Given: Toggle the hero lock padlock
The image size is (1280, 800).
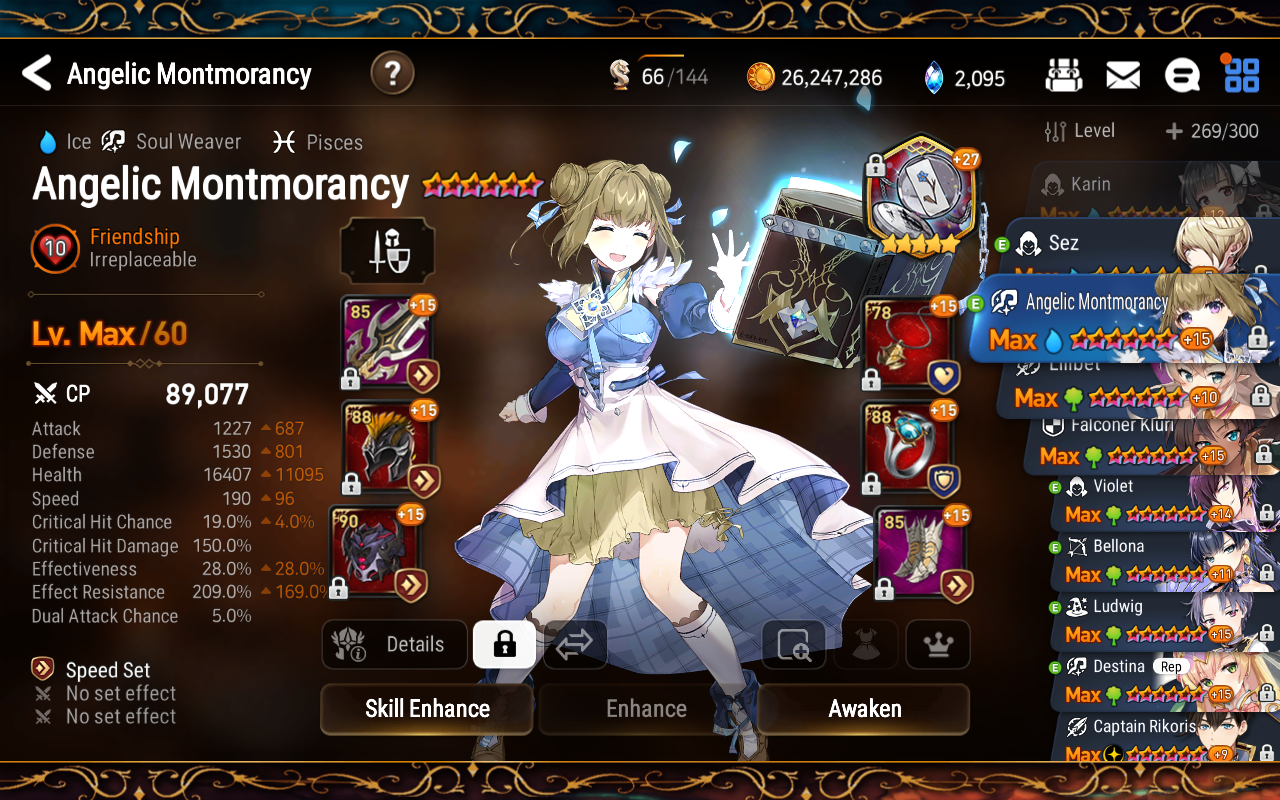Looking at the screenshot, I should coord(504,644).
